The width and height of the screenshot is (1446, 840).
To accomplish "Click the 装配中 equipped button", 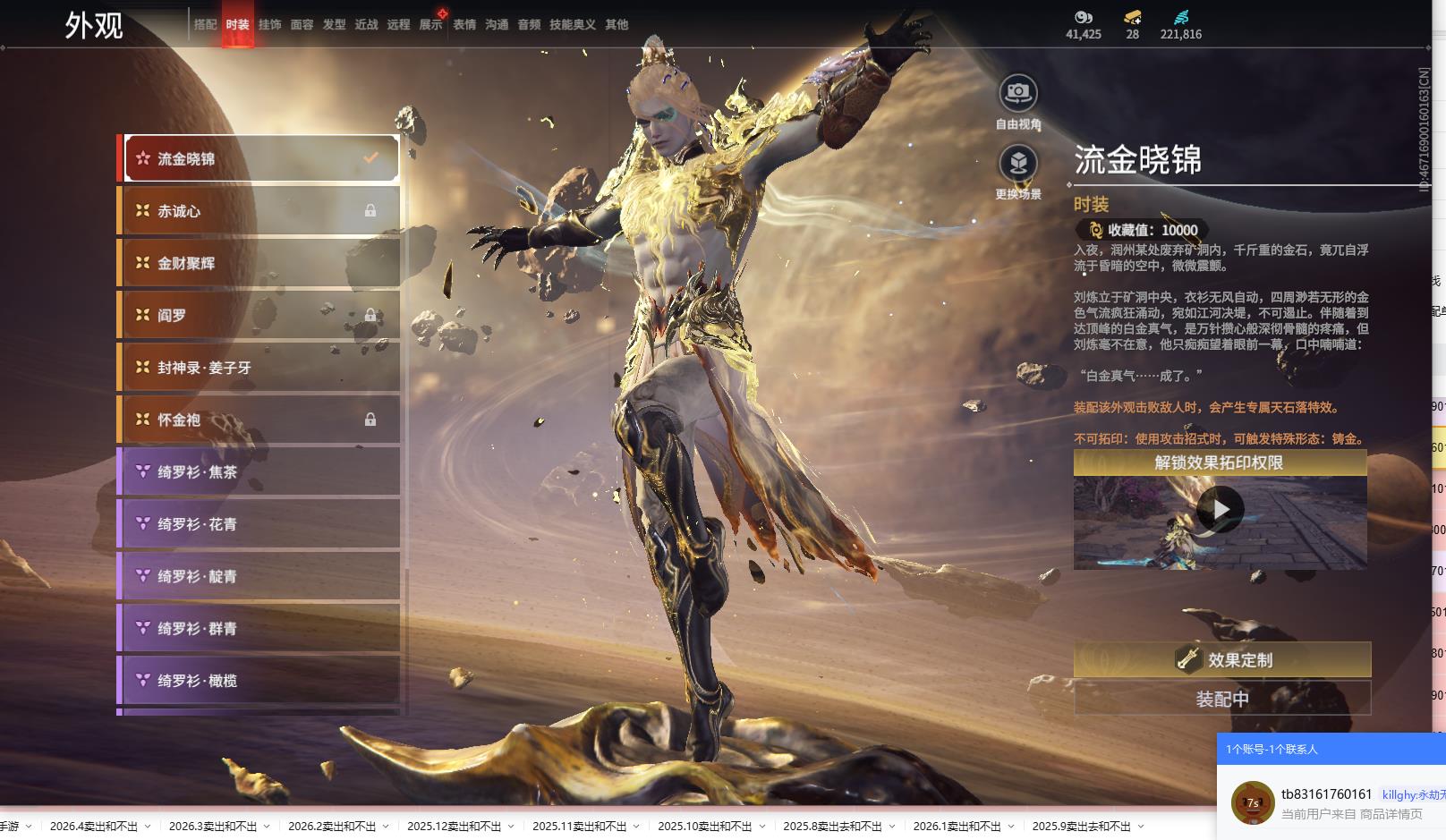I will [1221, 699].
